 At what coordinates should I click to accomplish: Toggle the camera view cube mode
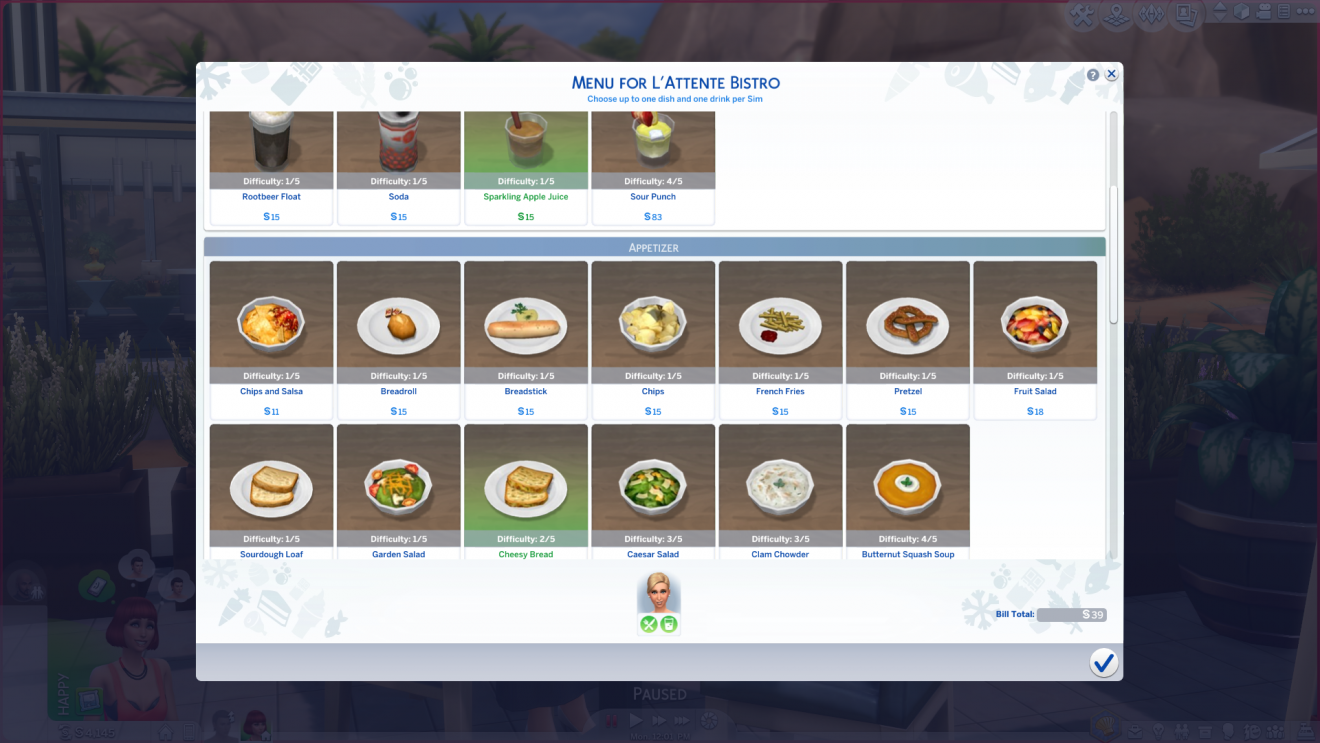tap(1240, 14)
